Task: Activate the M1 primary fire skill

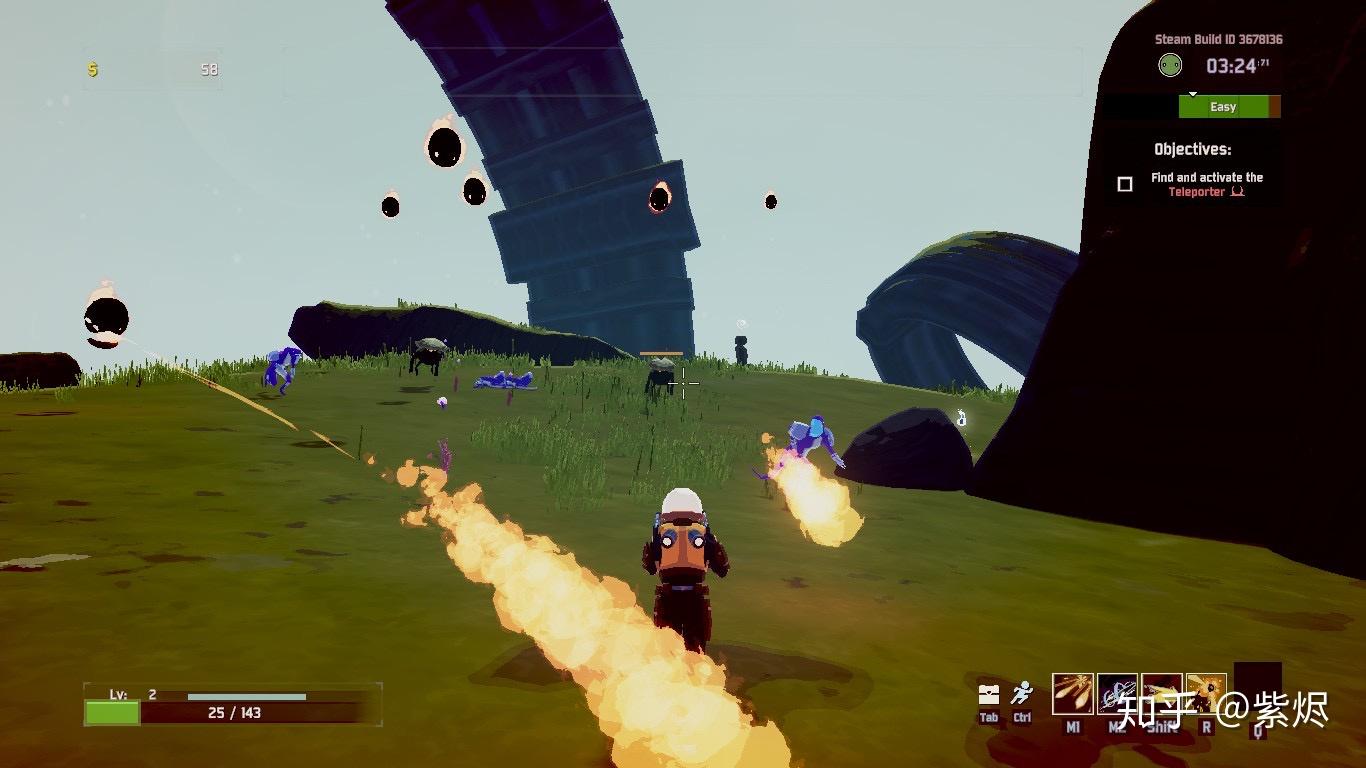Action: [x=1072, y=694]
